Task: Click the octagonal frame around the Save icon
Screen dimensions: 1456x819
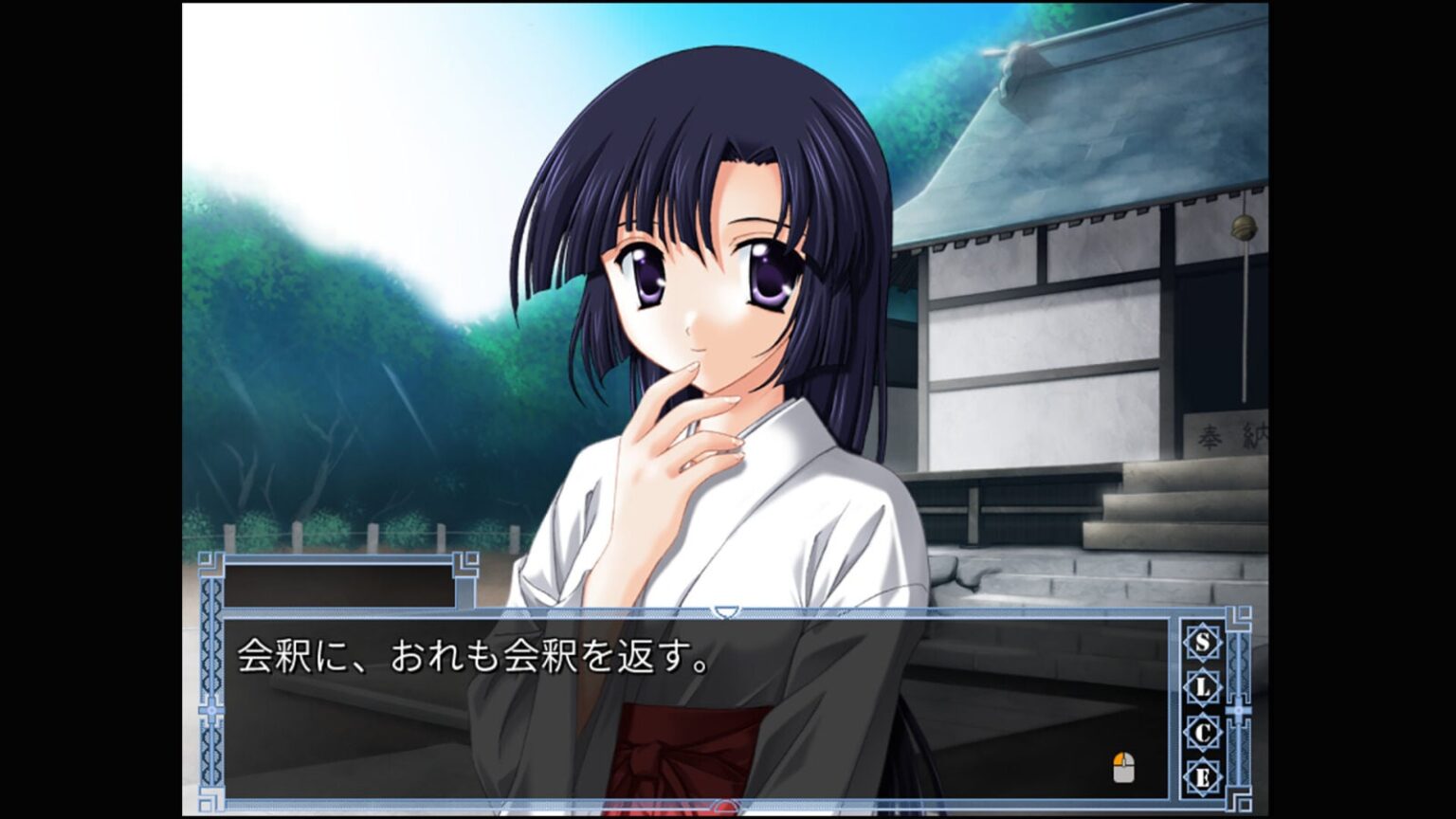Action: [1203, 643]
